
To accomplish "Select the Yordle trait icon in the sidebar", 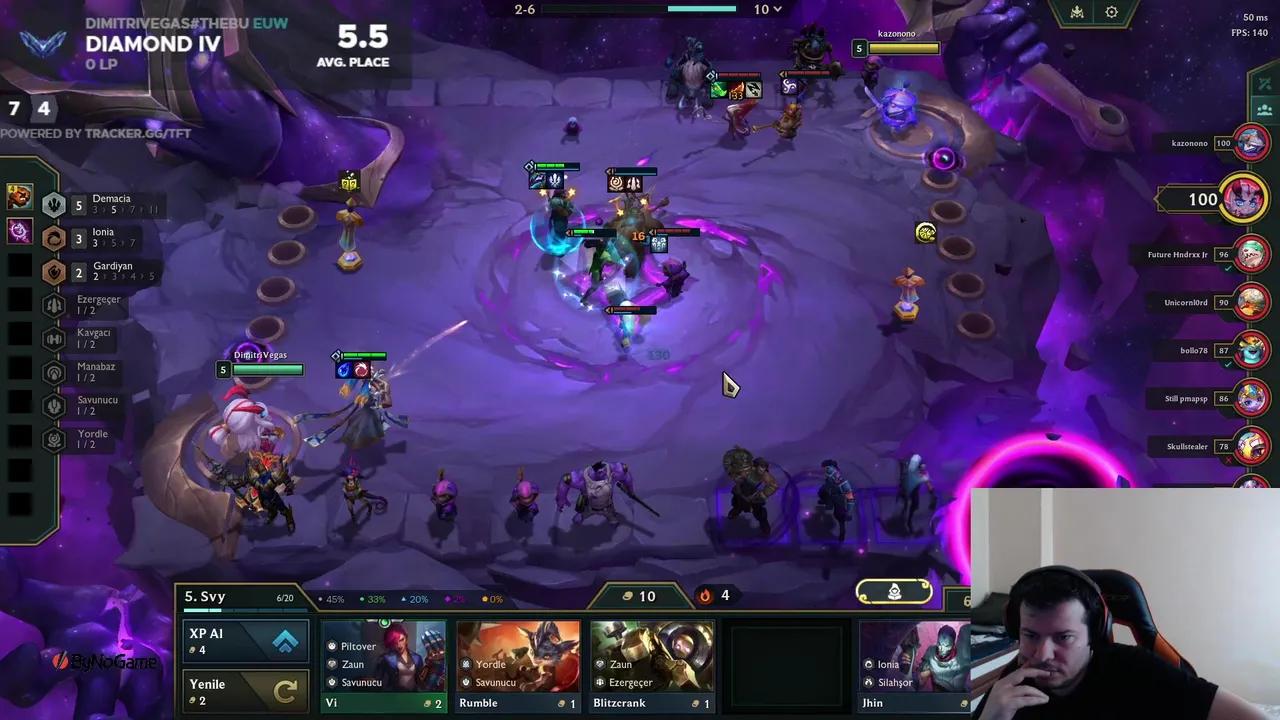I will 54,439.
